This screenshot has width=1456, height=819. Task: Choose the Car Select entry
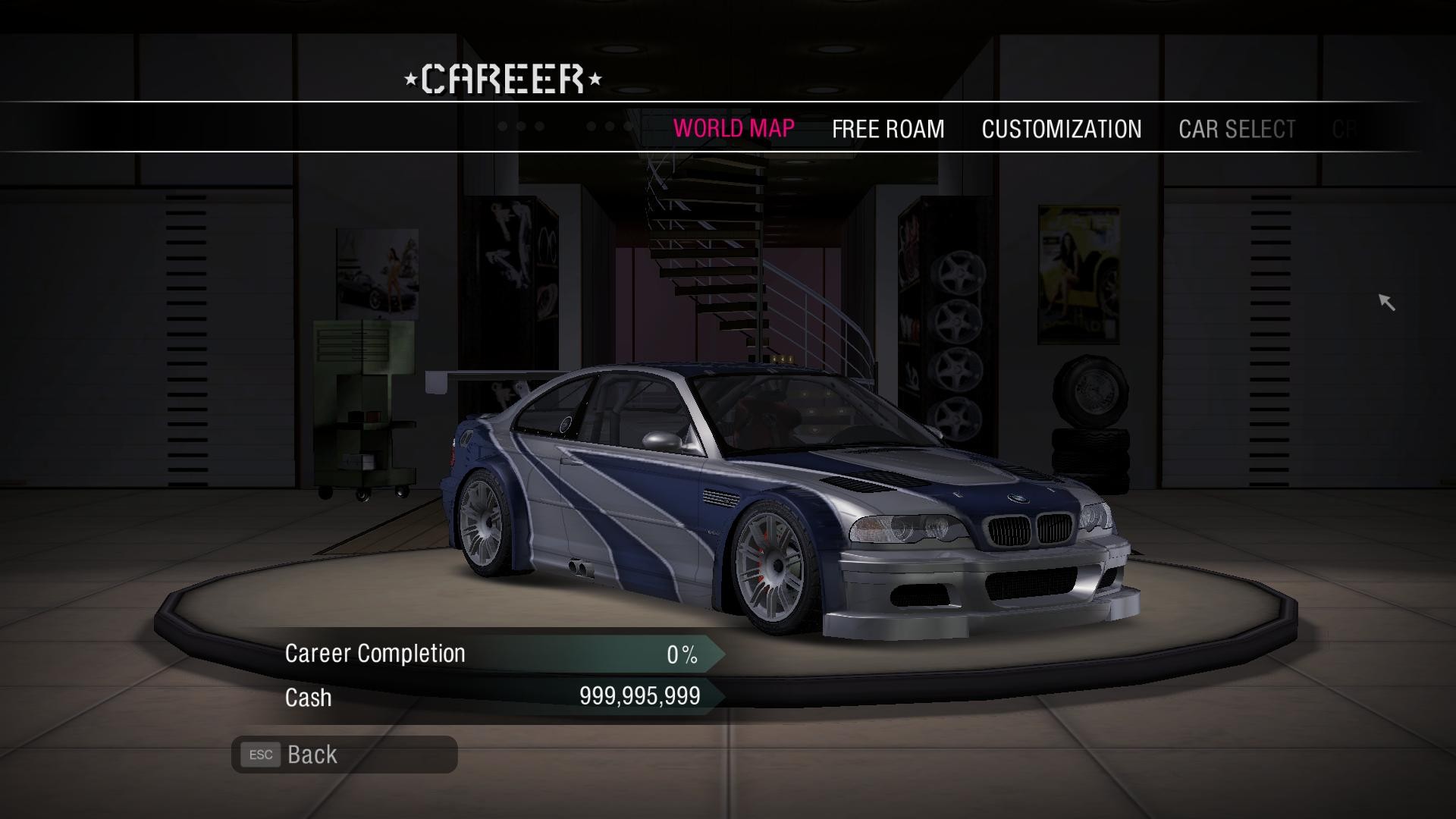[1237, 129]
